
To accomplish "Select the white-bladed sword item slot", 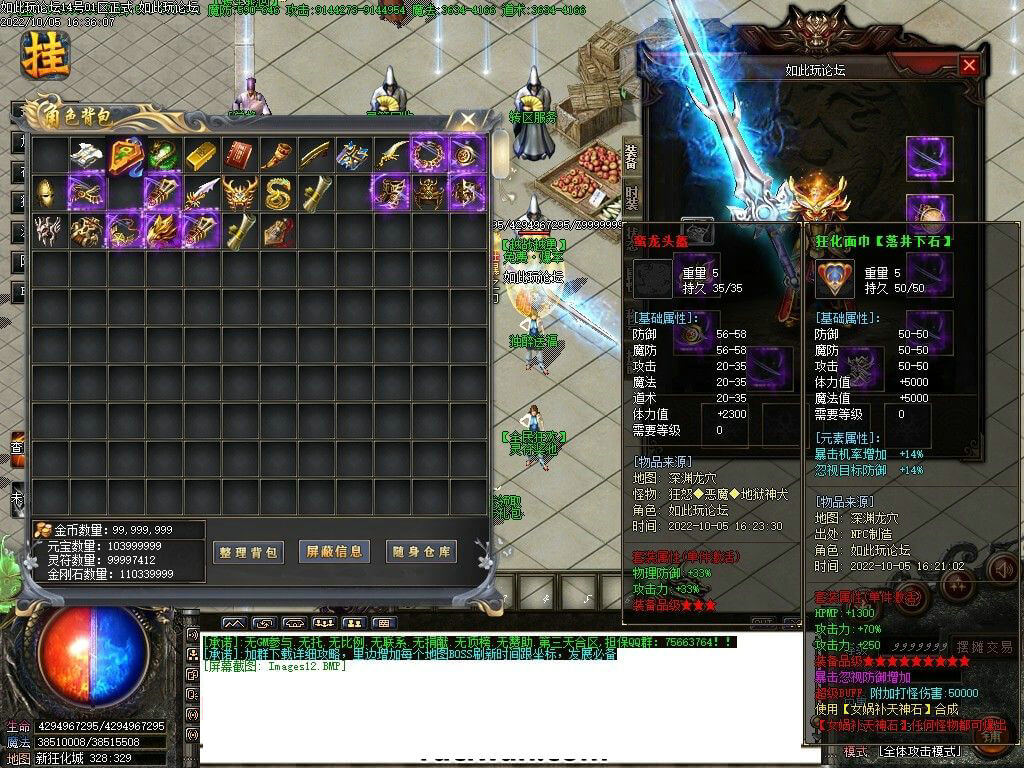I will tap(200, 192).
